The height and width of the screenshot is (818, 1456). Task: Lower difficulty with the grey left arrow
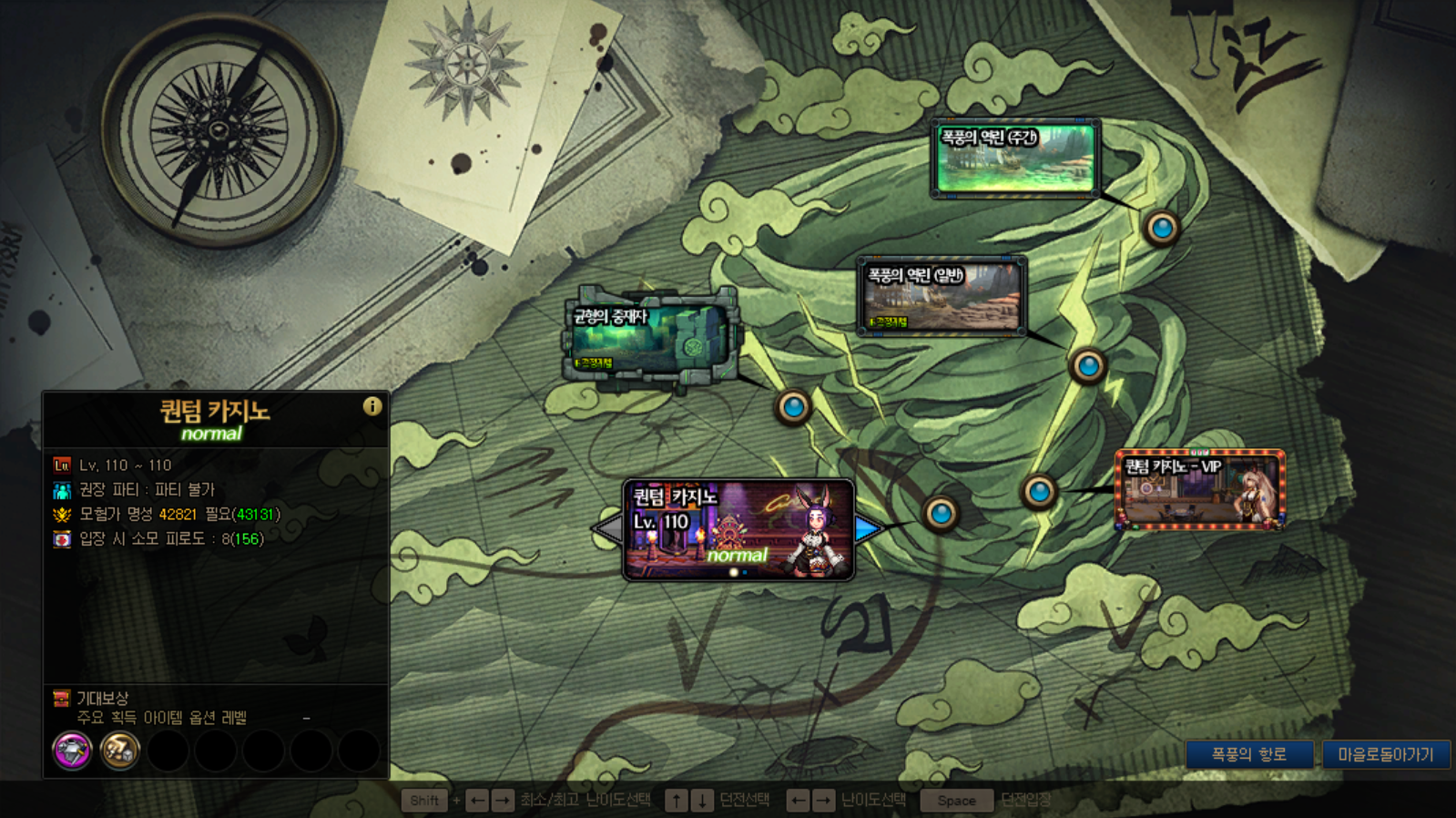click(607, 528)
